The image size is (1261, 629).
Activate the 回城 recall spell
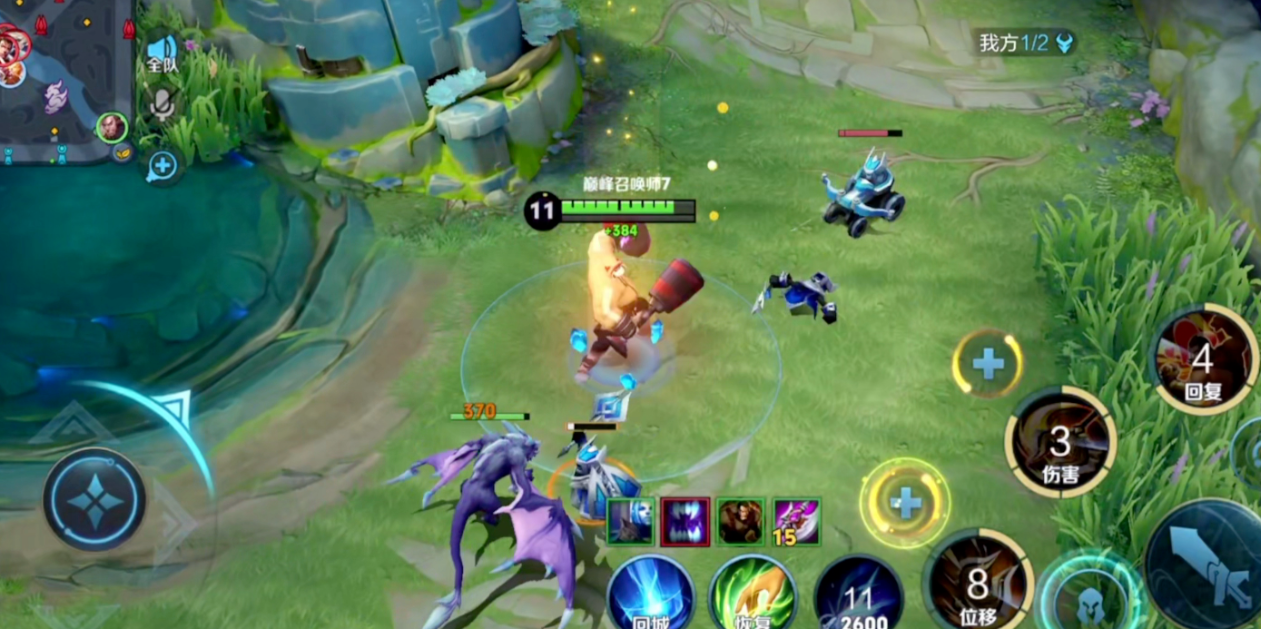click(x=650, y=595)
